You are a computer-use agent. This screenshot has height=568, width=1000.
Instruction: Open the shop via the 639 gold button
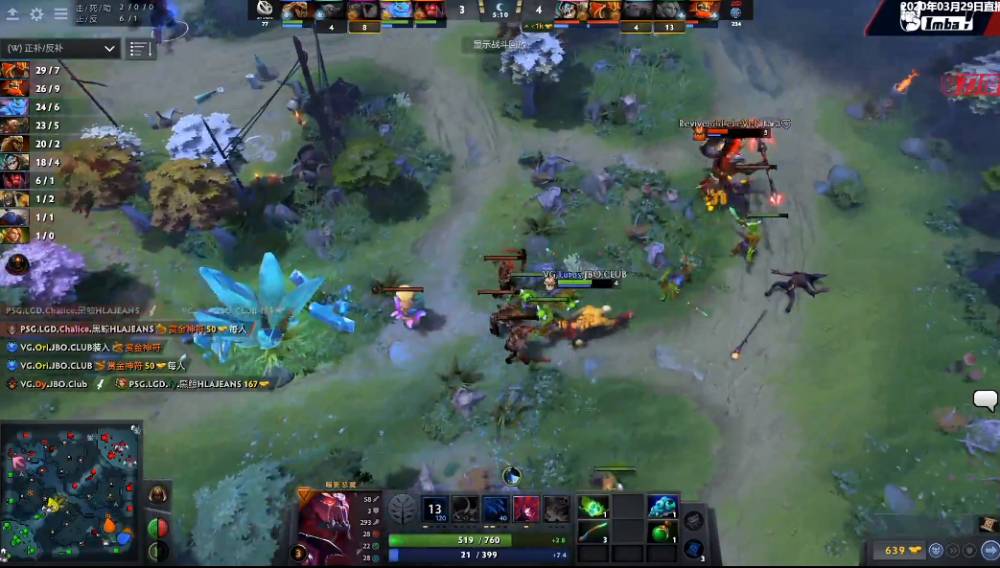(x=895, y=550)
